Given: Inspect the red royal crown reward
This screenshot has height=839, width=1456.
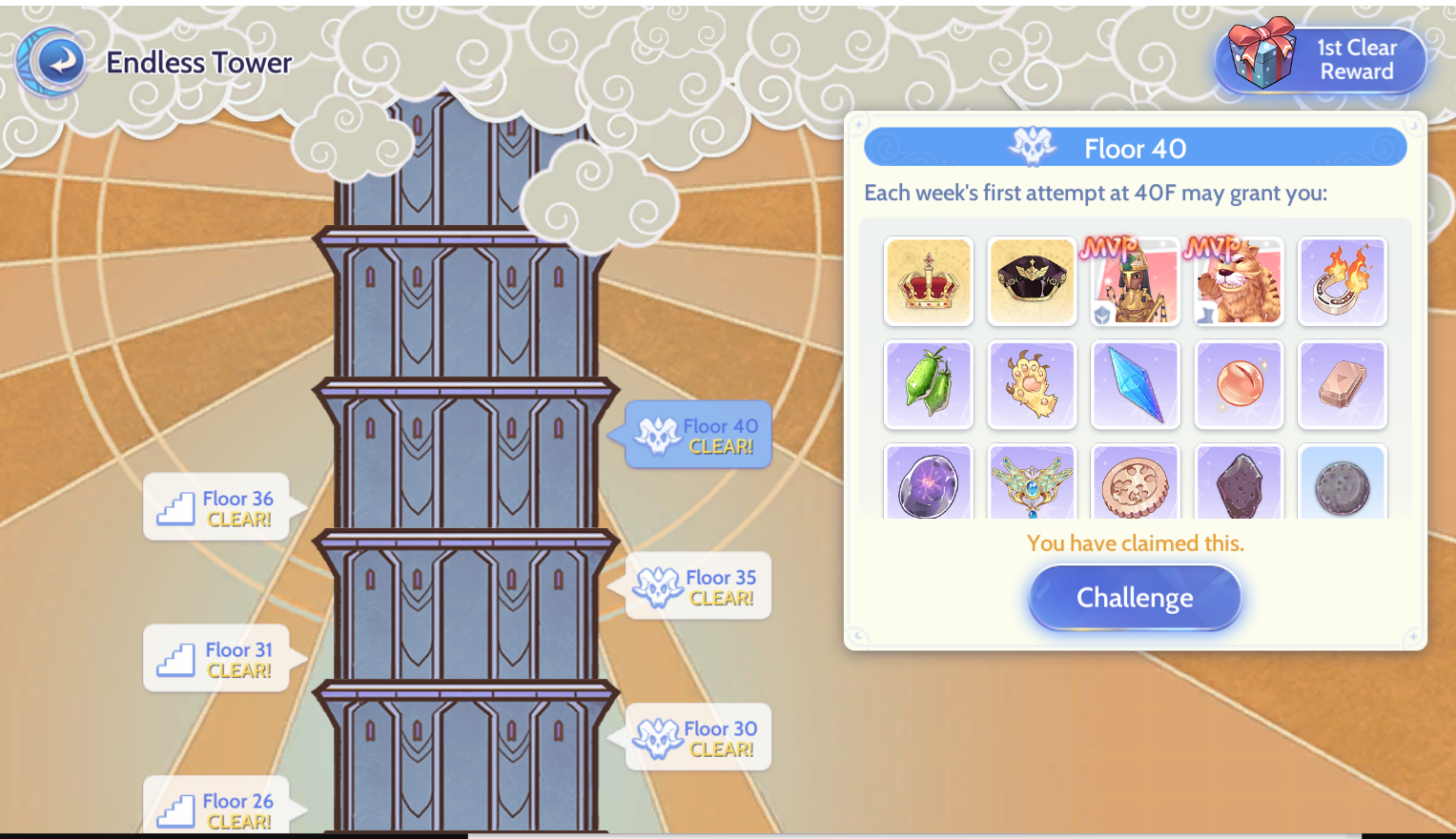Looking at the screenshot, I should (929, 281).
